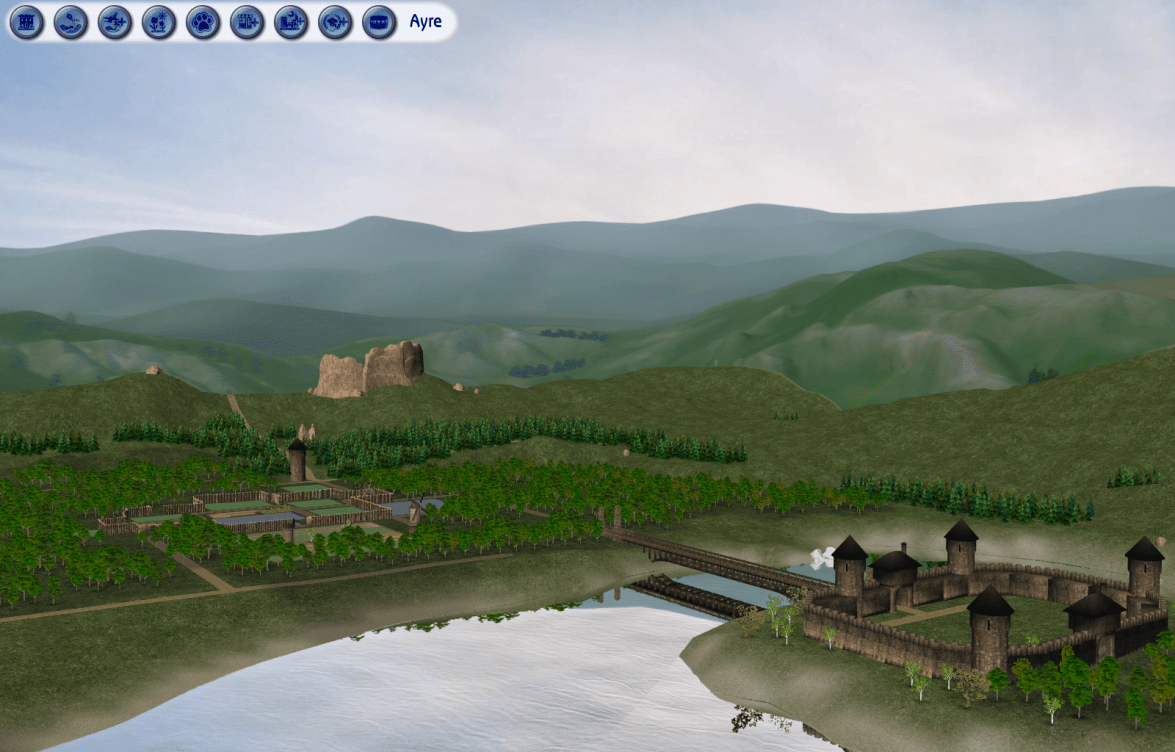Screen dimensions: 1175x752
Task: Open the paw print pets button
Action: pyautogui.click(x=203, y=22)
